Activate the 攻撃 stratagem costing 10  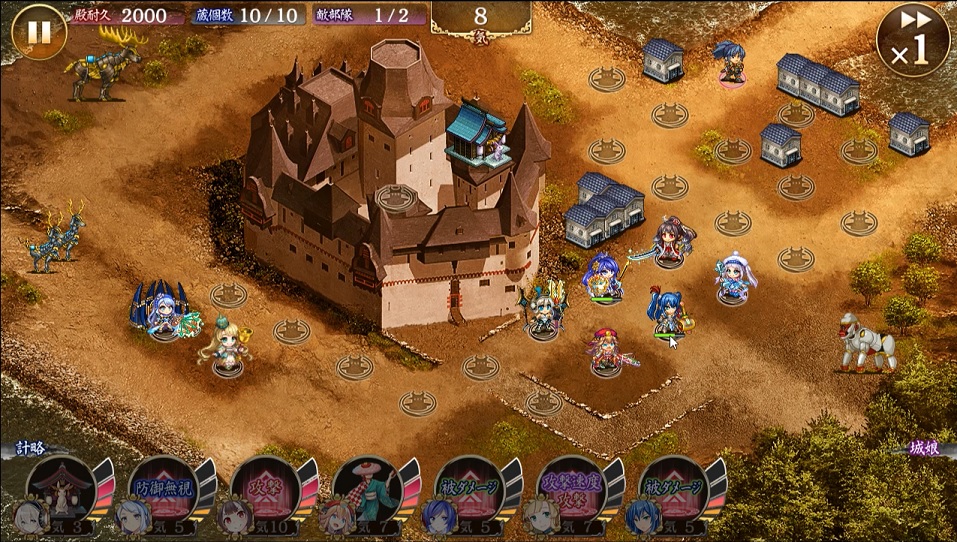(266, 491)
